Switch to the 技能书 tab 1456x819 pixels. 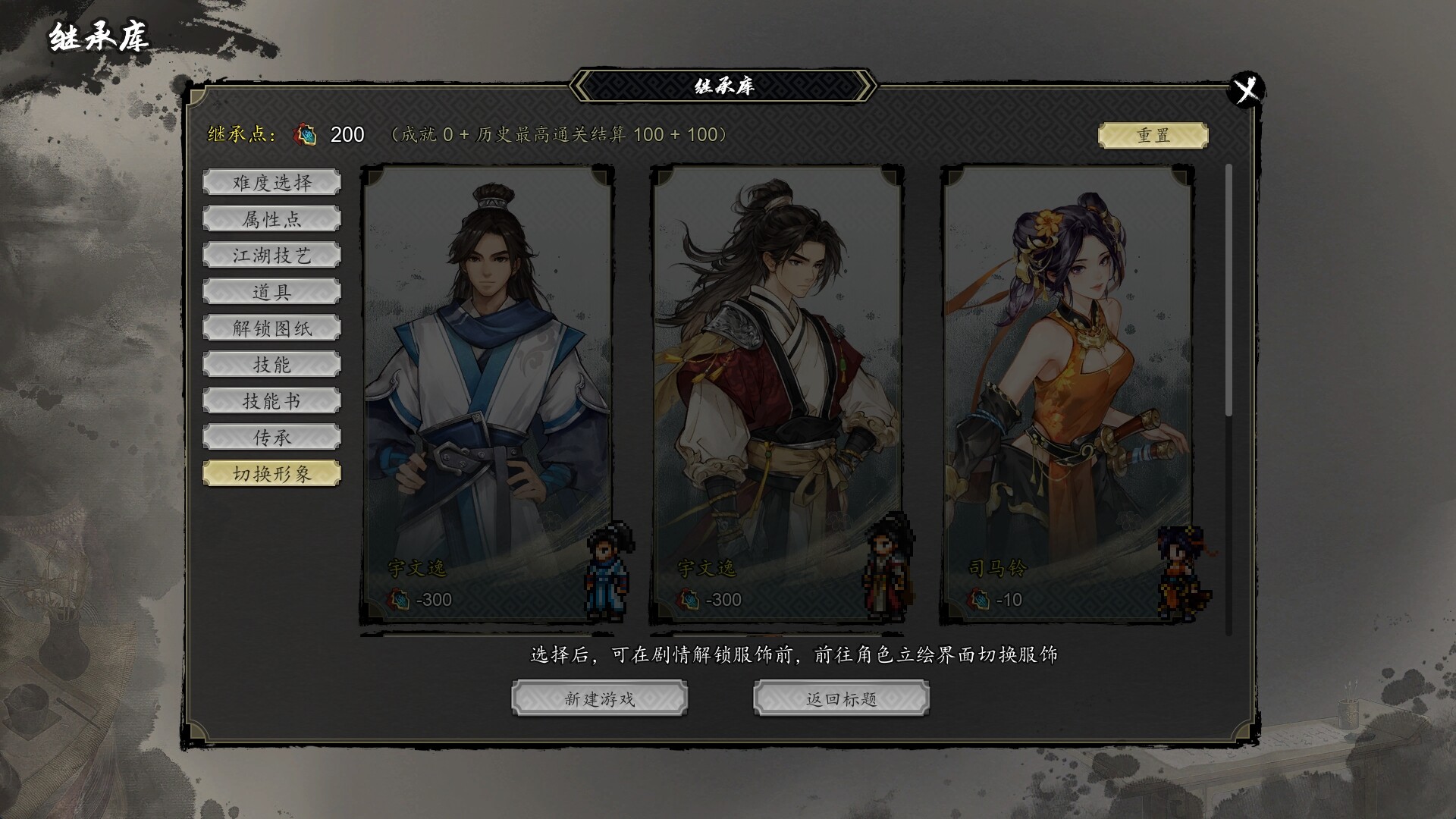pos(271,401)
